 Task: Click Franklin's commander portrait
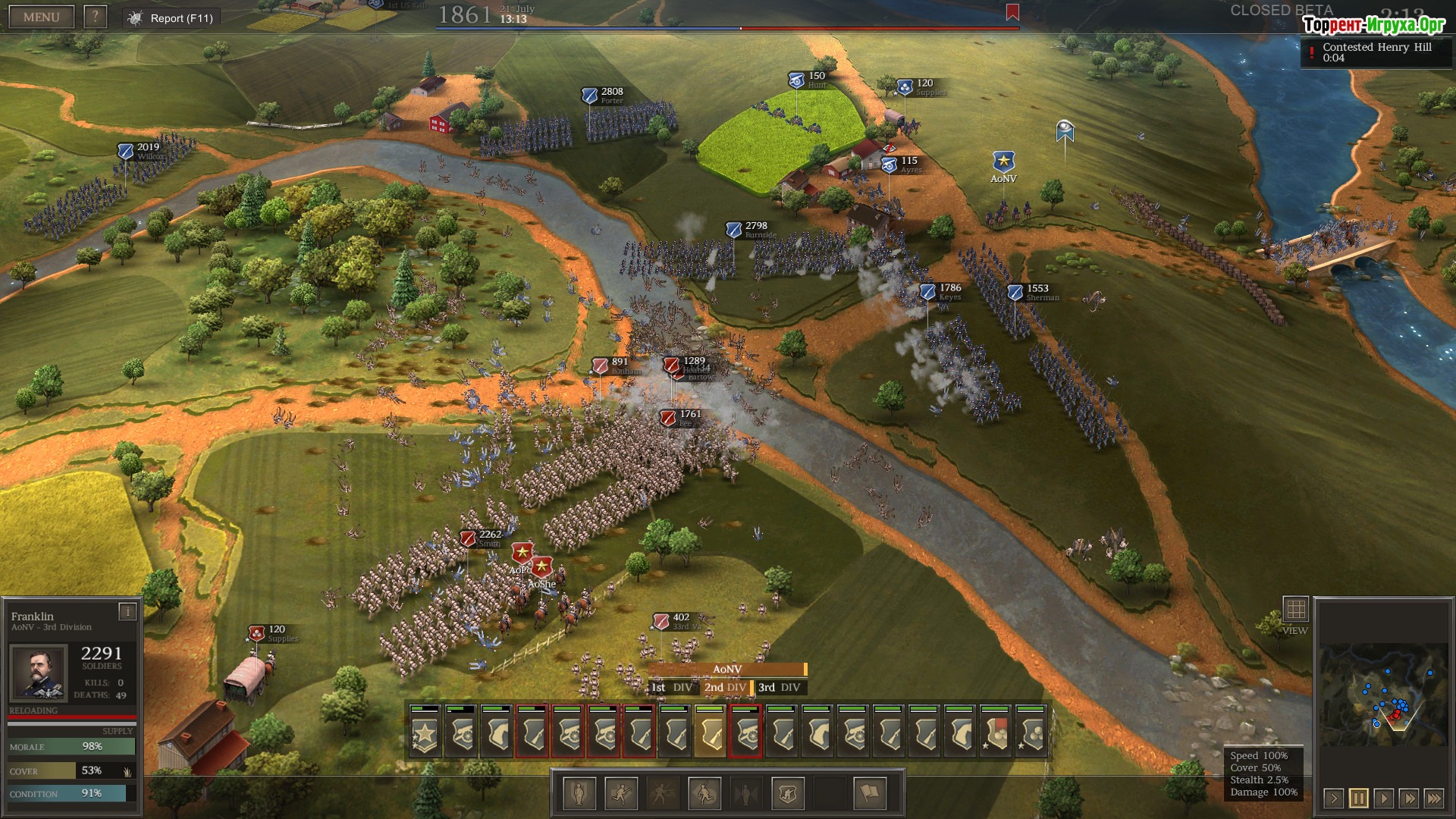(38, 673)
